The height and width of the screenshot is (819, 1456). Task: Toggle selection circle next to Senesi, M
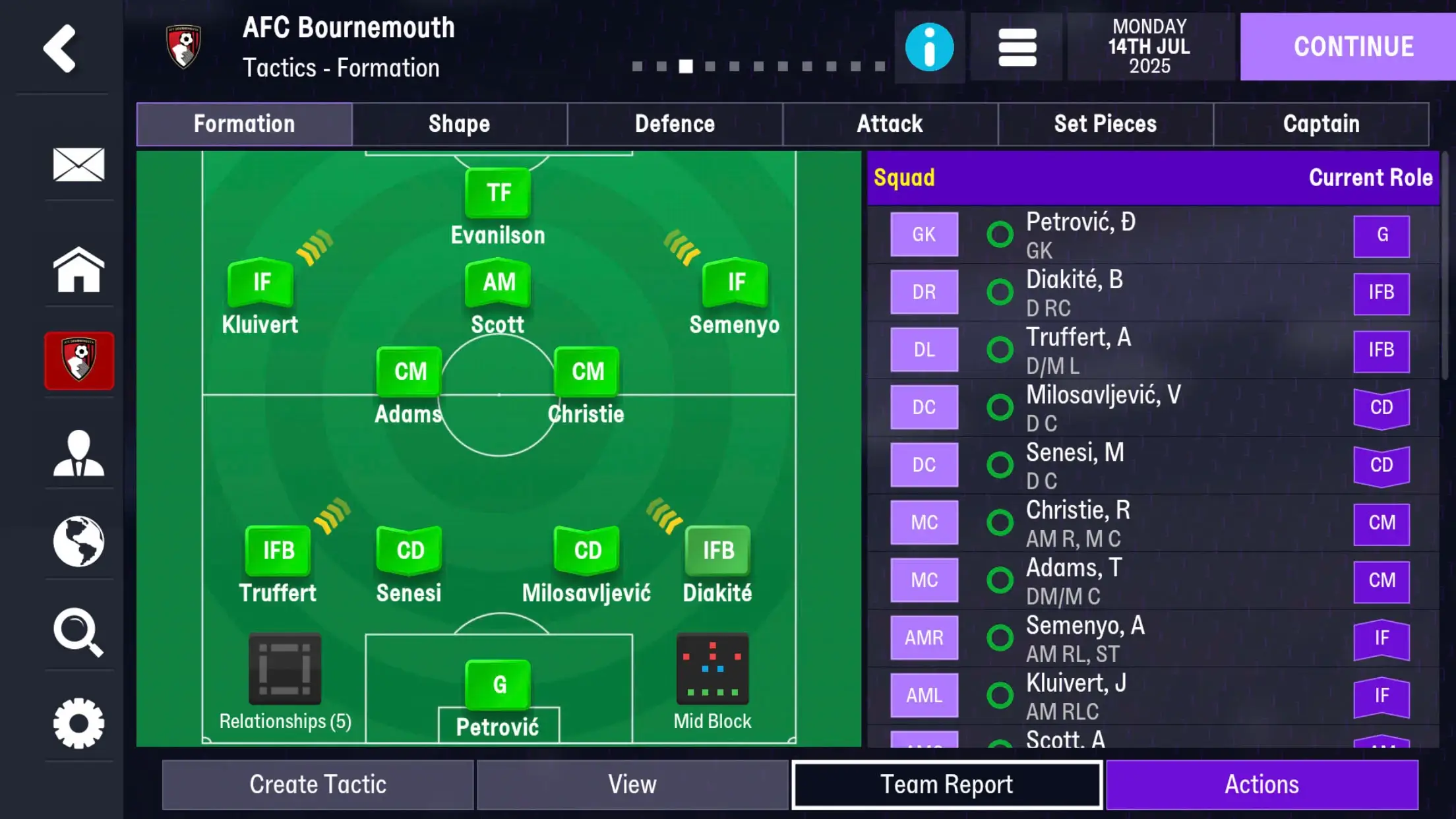tap(1000, 464)
